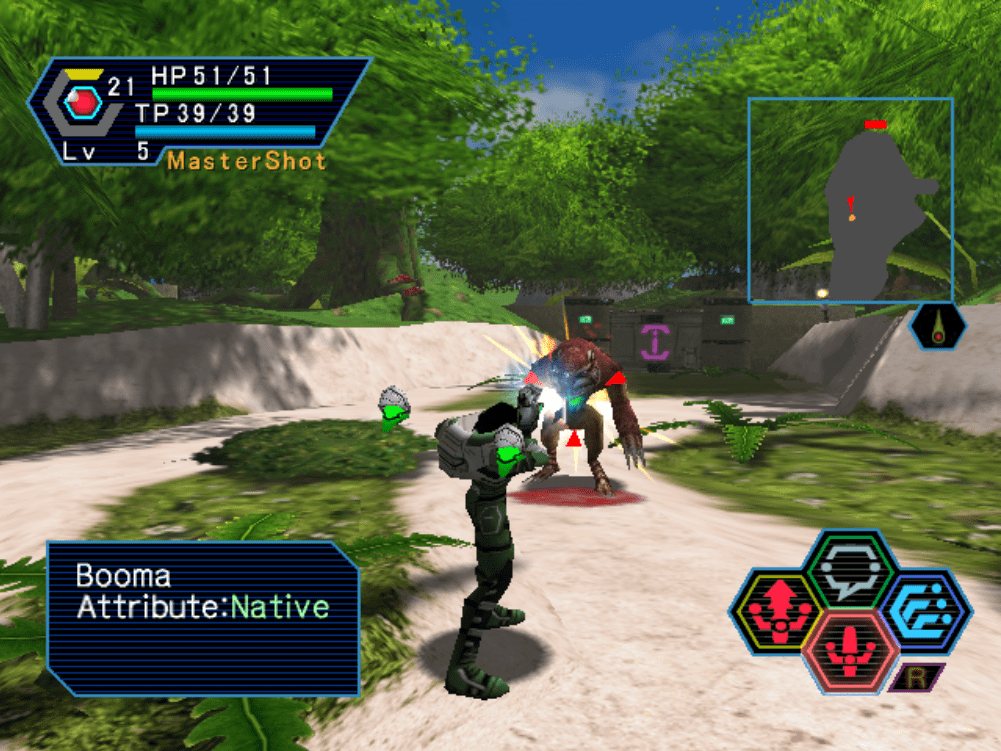Select the MasterShot player name label
This screenshot has height=751, width=1001.
[x=246, y=161]
